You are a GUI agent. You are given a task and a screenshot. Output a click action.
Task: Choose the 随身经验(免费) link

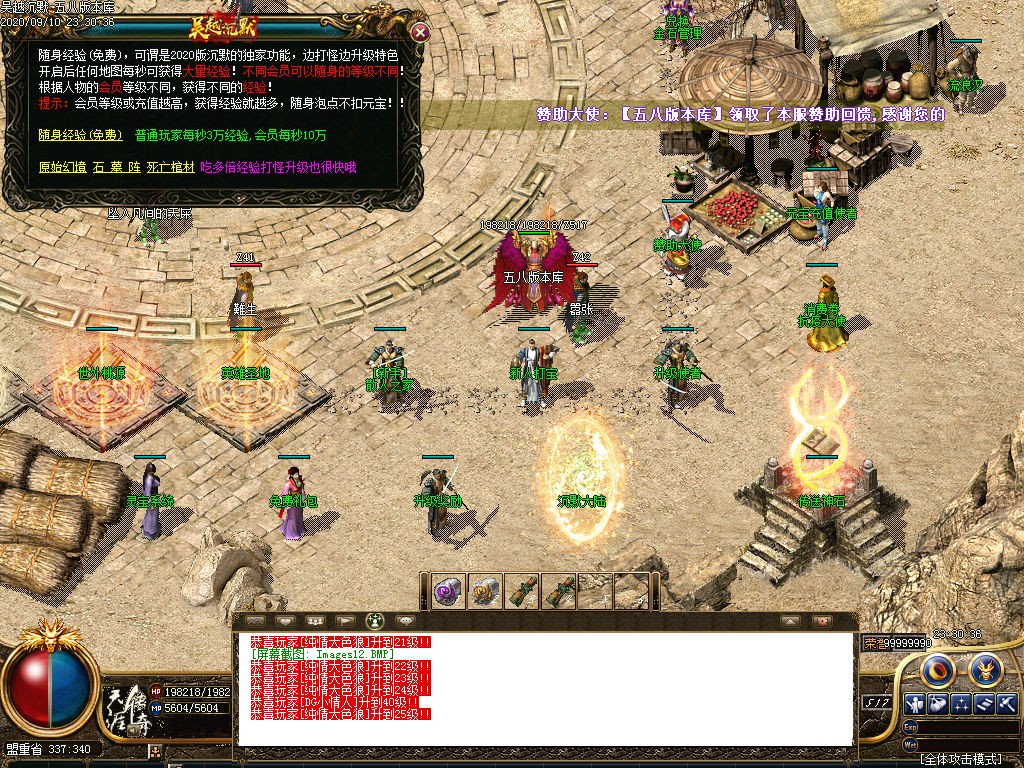point(81,135)
